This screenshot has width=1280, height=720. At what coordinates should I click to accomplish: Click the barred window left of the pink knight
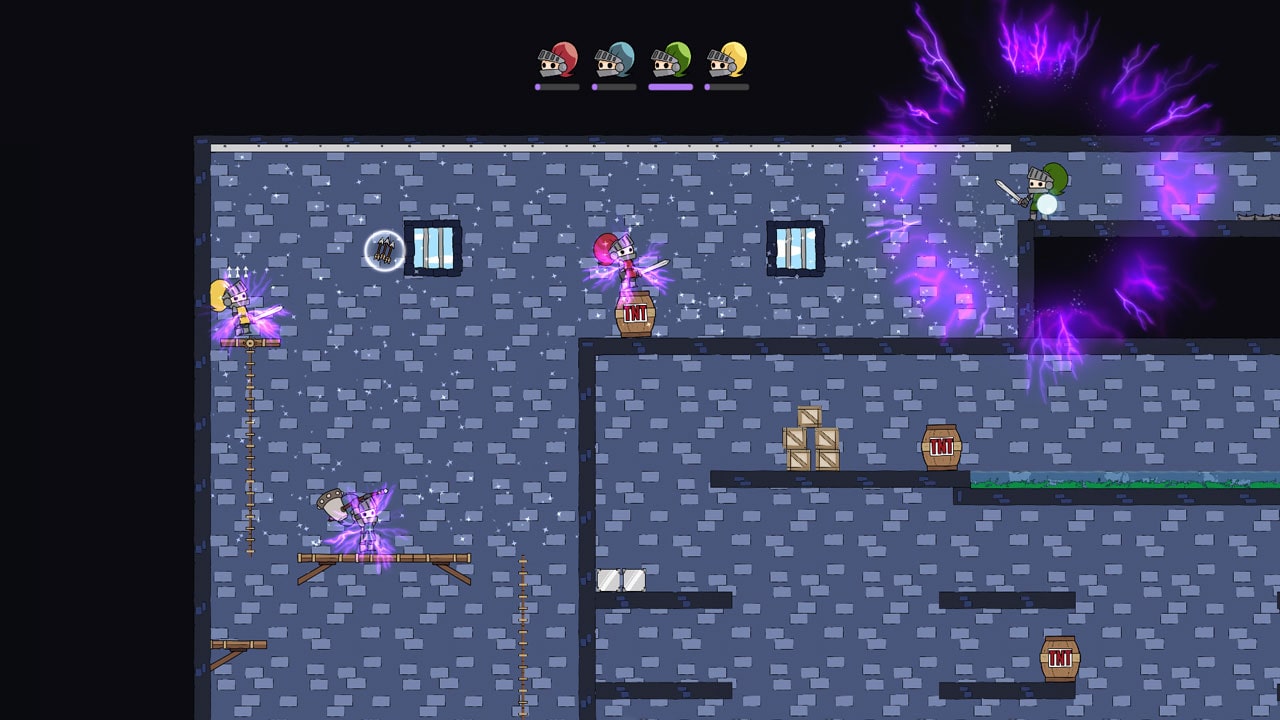[435, 249]
